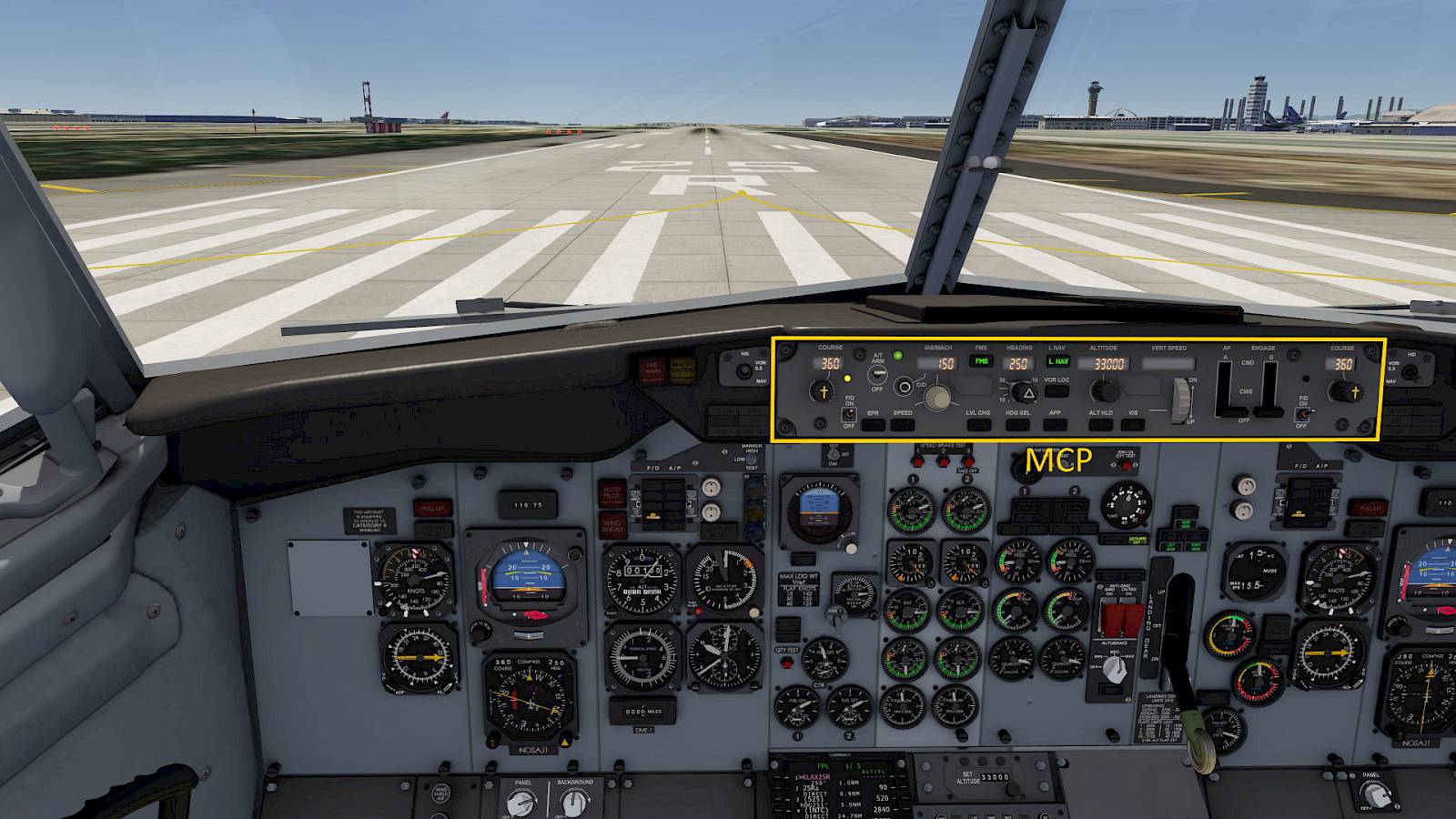Arm the APP approach mode button
1456x819 pixels.
coord(1055,424)
